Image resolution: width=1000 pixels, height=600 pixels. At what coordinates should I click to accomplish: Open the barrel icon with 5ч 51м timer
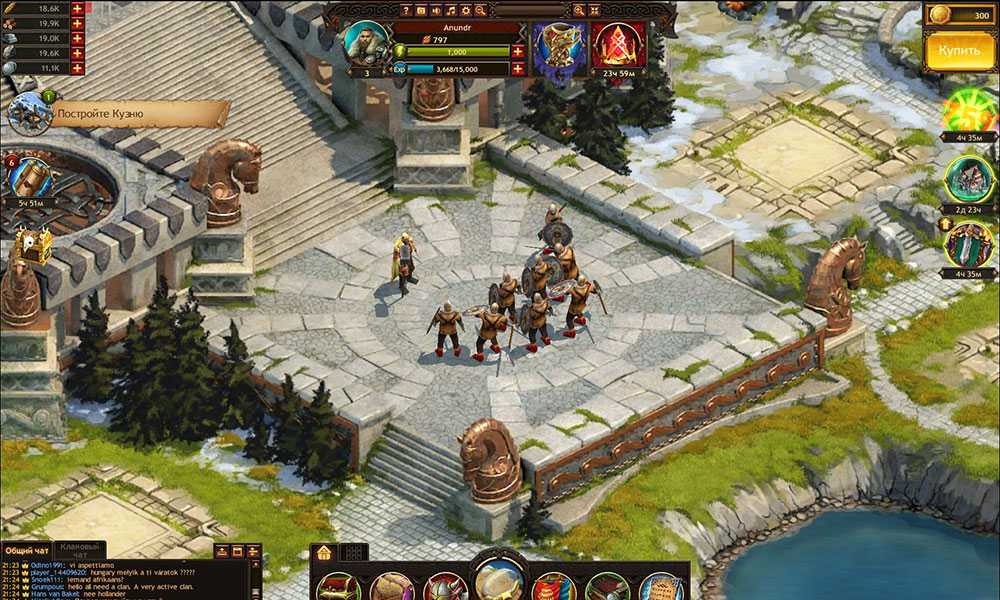(31, 178)
